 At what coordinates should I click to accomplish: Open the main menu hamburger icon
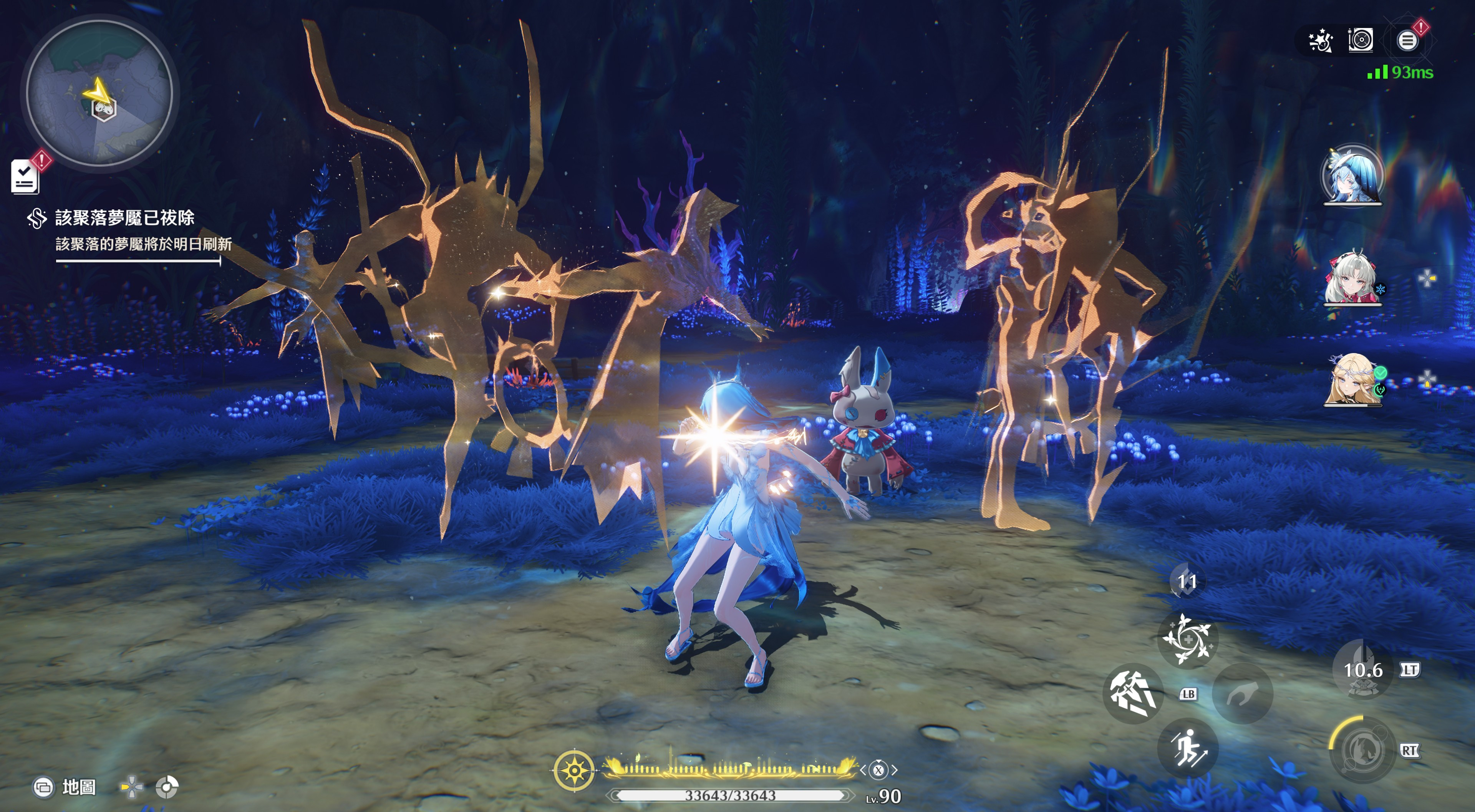pyautogui.click(x=1407, y=40)
